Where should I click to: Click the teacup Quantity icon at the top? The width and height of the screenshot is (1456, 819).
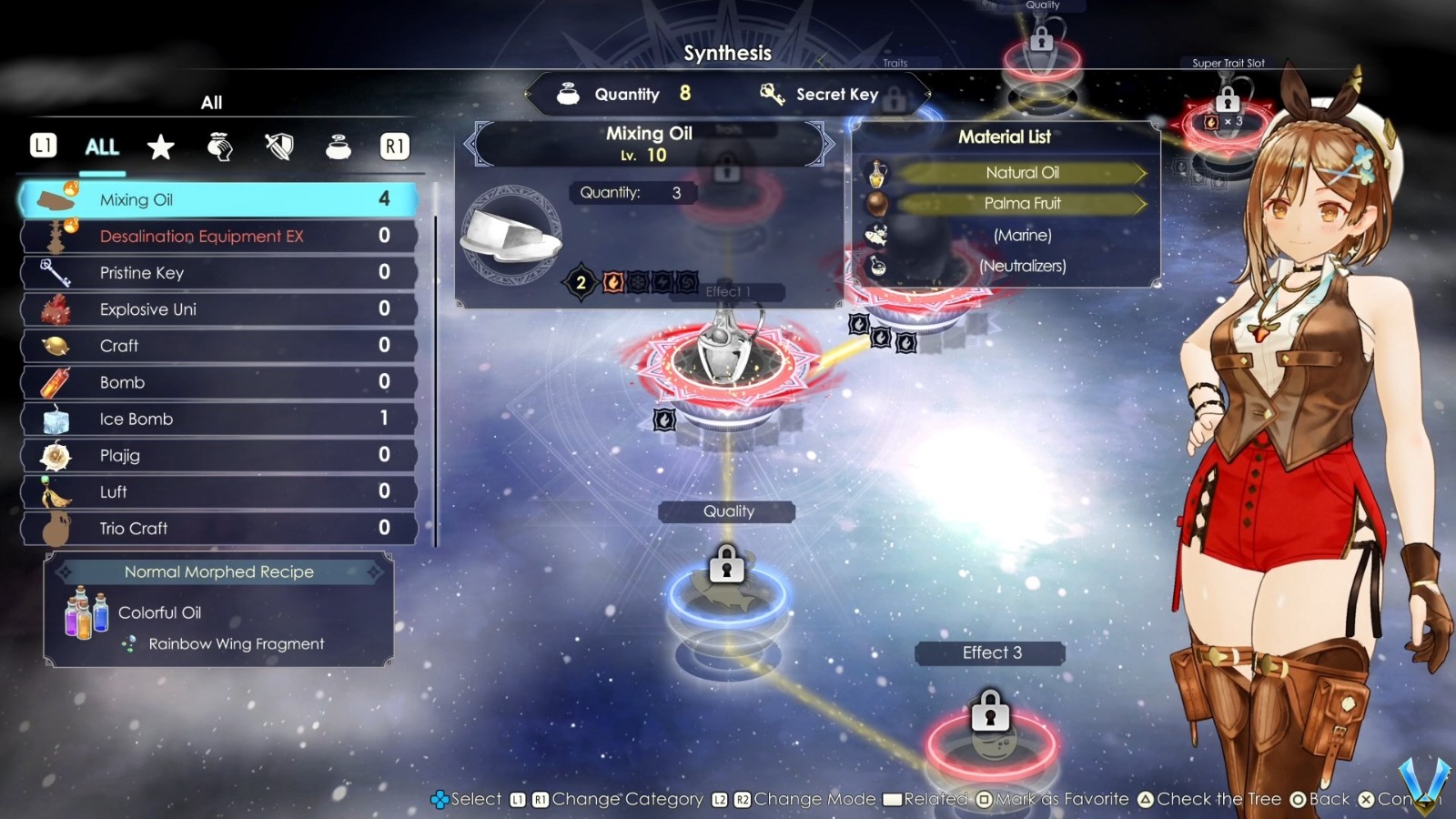coord(567,94)
